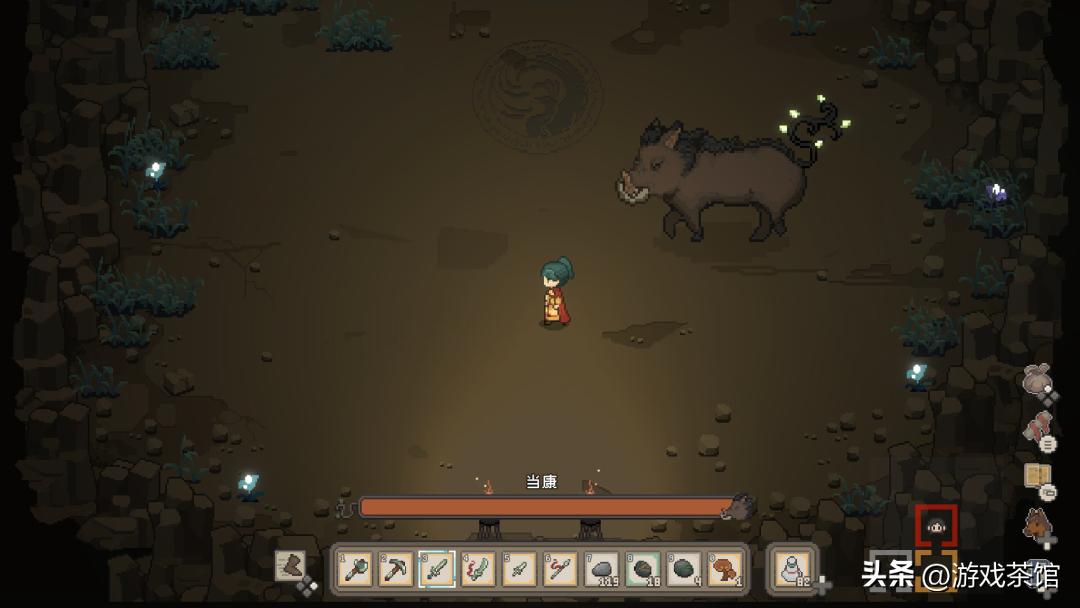The image size is (1080, 608).
Task: Select the dark ore stack of 18
Action: coord(643,569)
